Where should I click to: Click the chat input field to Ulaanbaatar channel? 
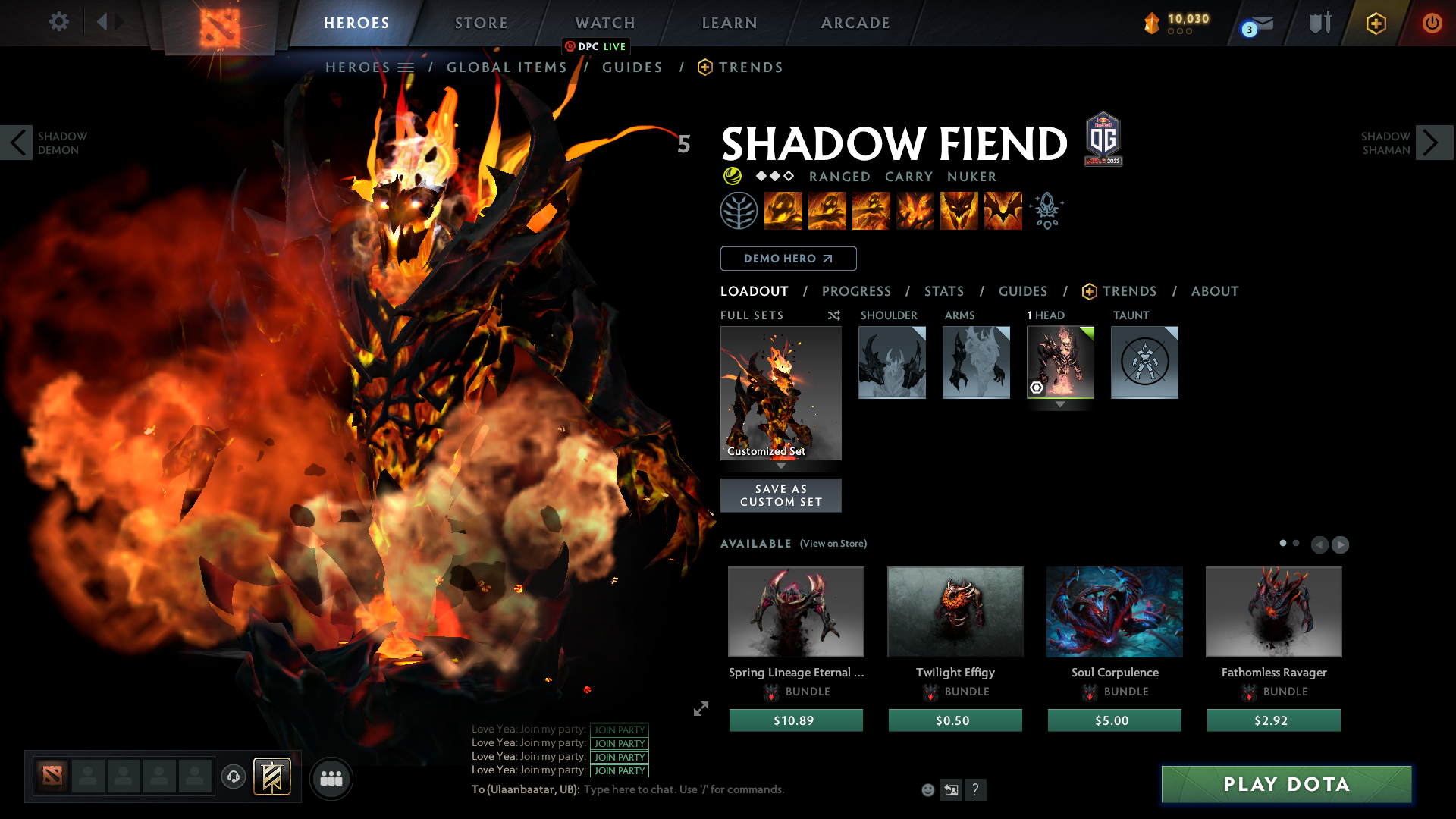[x=682, y=789]
